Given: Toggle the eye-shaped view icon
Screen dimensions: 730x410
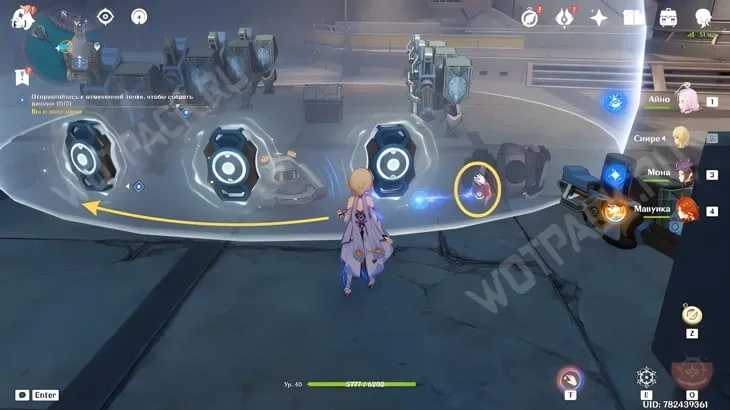Looking at the screenshot, I should [x=105, y=17].
